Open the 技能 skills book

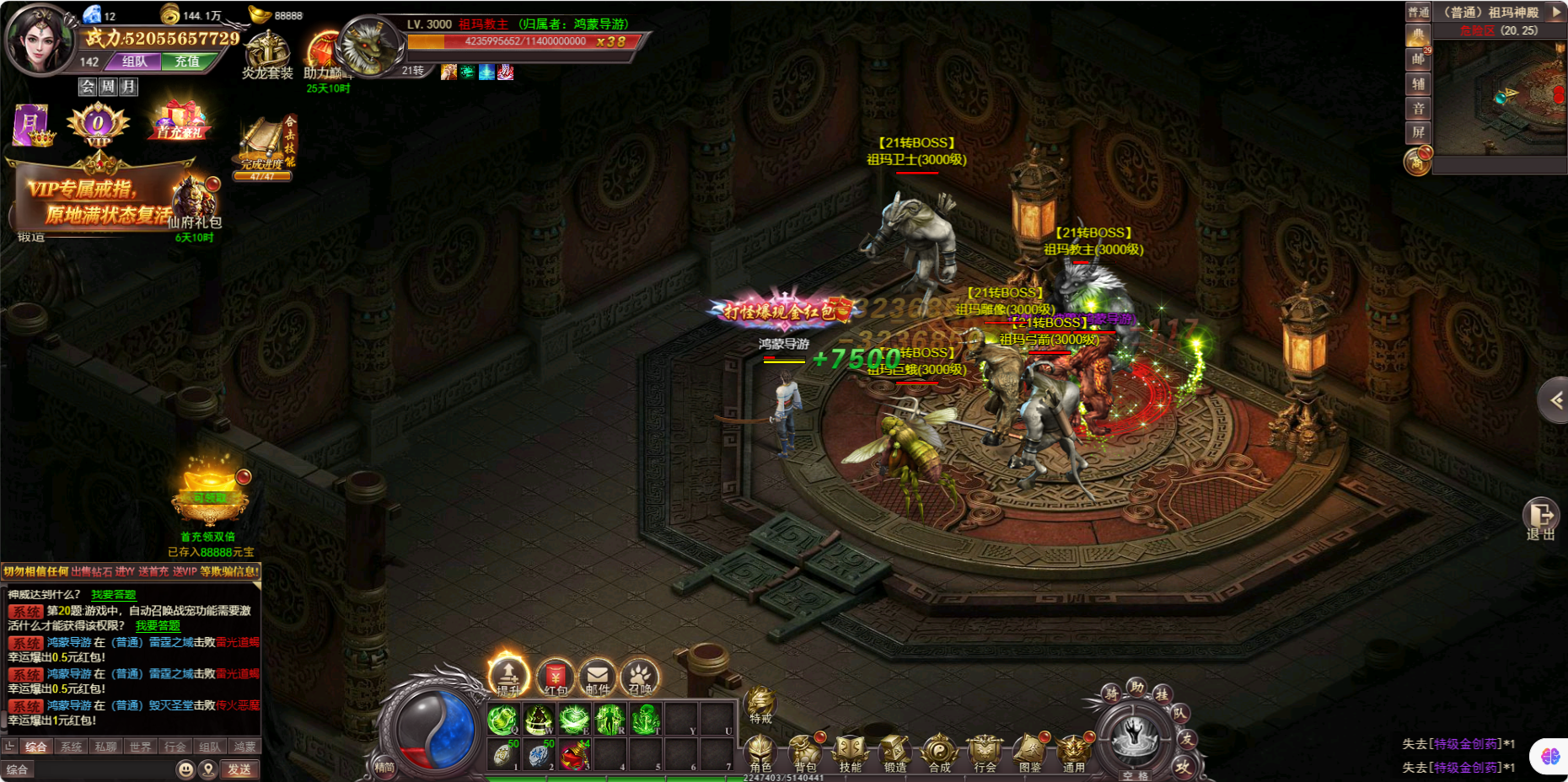click(850, 752)
